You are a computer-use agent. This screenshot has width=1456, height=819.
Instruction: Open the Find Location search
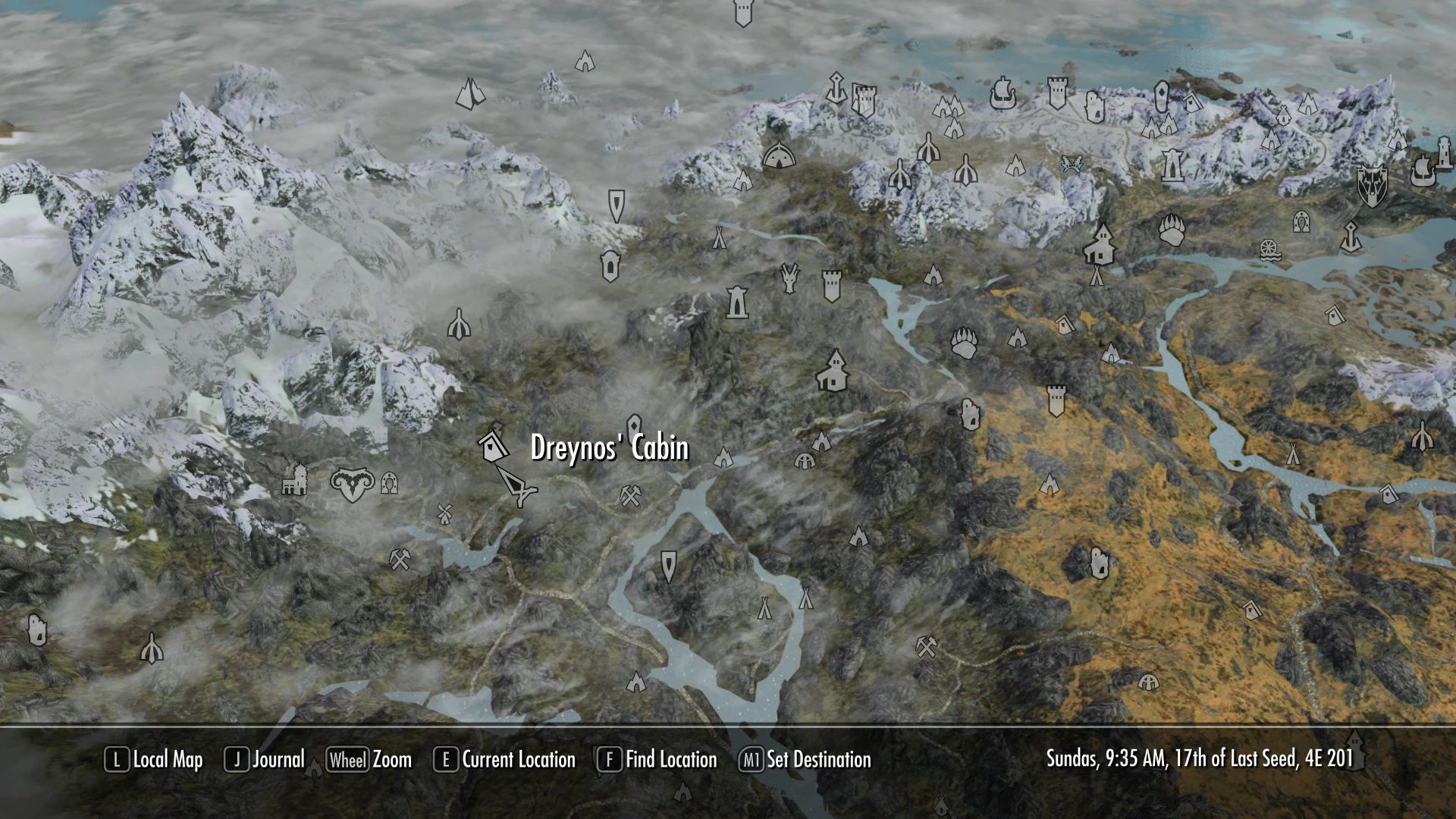point(657,759)
